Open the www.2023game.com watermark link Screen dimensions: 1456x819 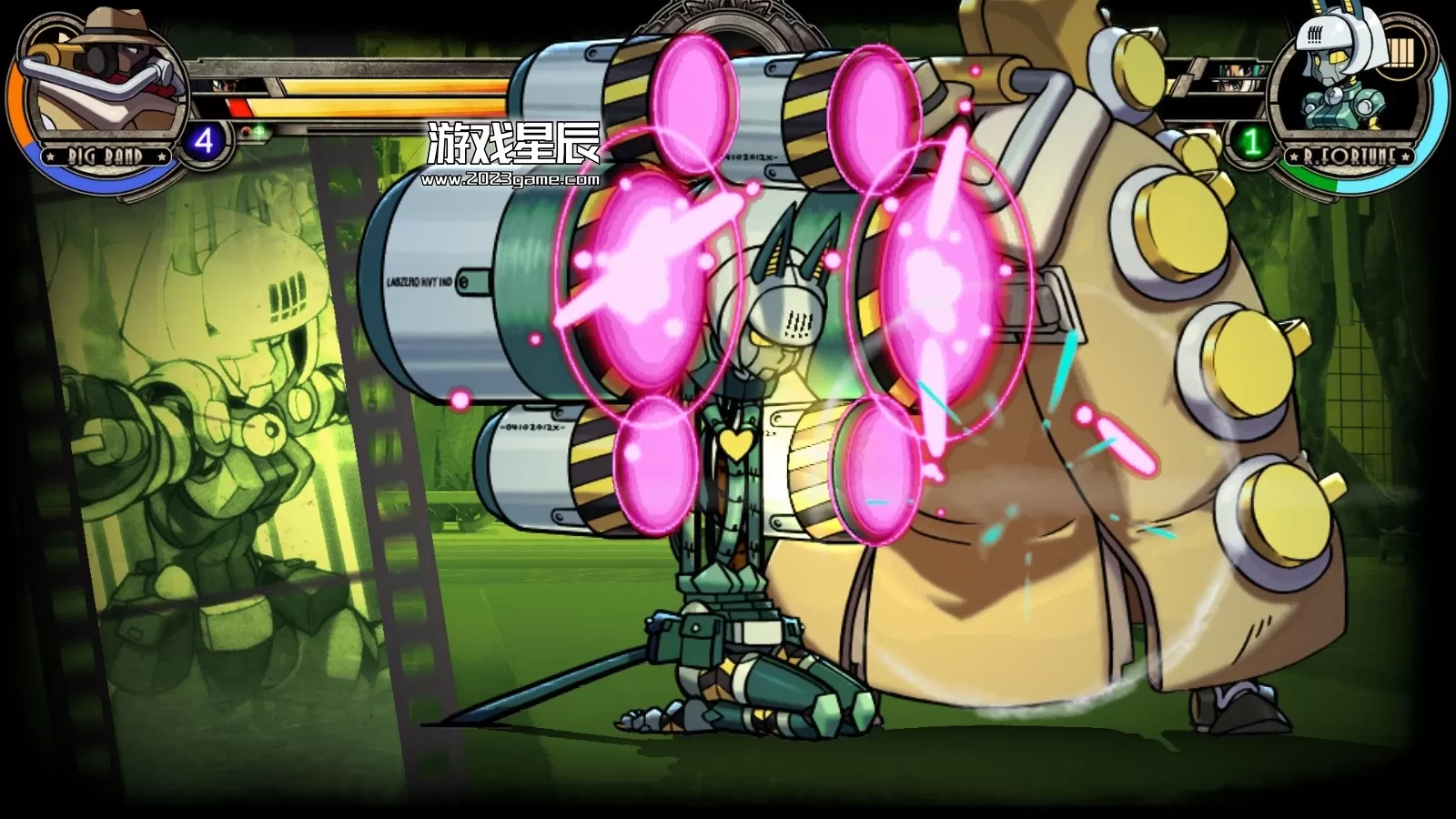[510, 180]
